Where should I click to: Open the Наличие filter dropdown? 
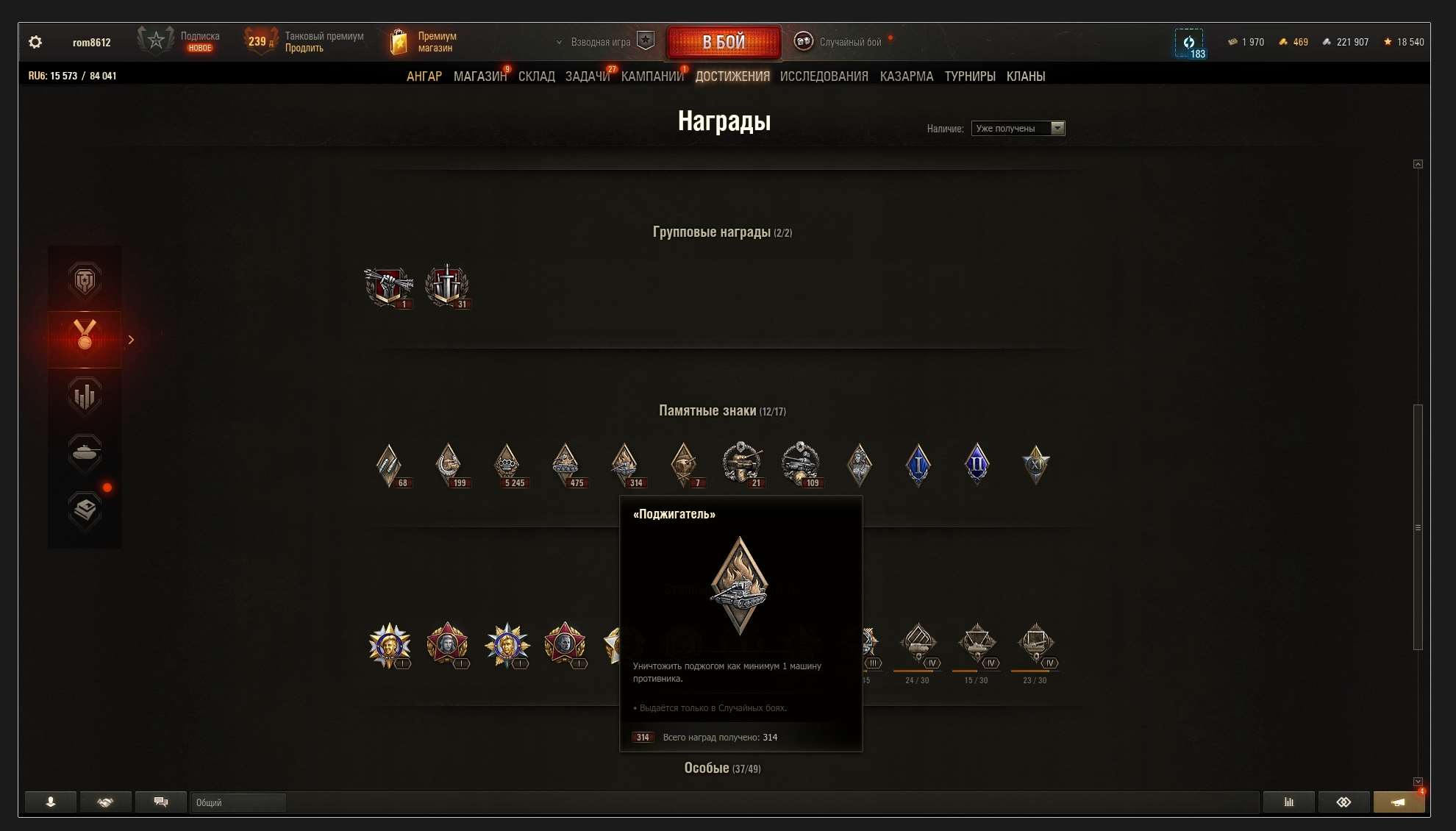(x=1018, y=129)
